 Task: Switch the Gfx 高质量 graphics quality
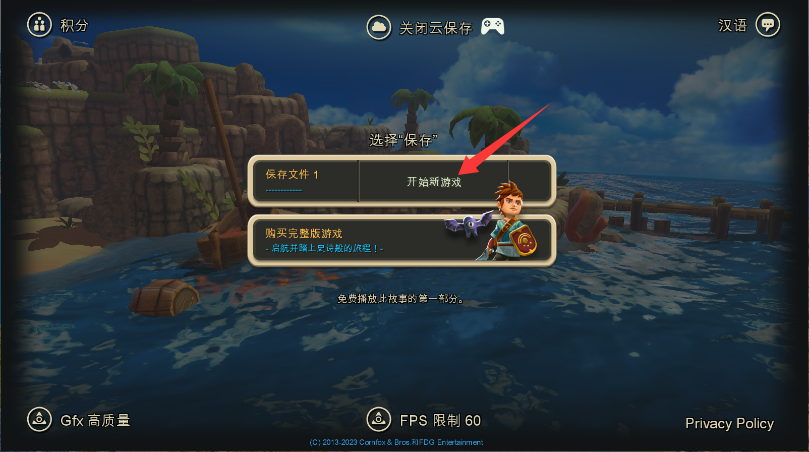80,420
